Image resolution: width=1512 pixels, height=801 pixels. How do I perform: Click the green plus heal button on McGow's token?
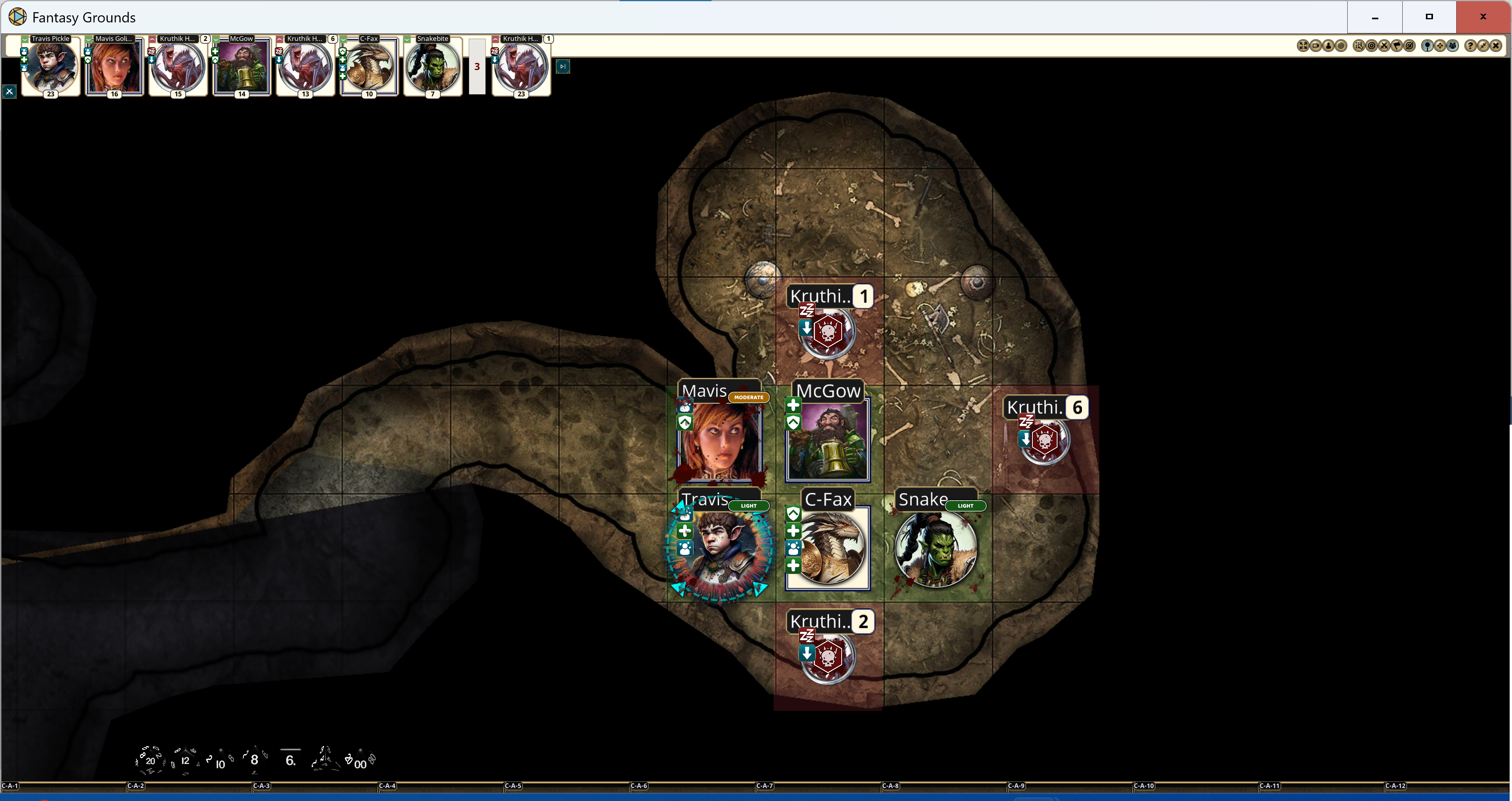[x=793, y=405]
